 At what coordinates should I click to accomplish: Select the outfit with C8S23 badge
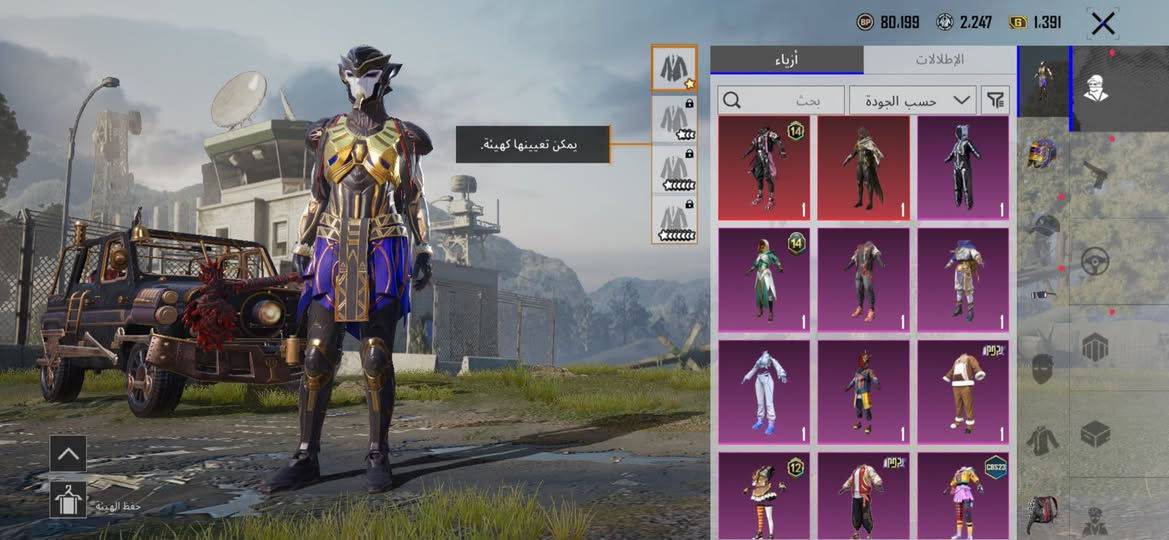pos(963,495)
